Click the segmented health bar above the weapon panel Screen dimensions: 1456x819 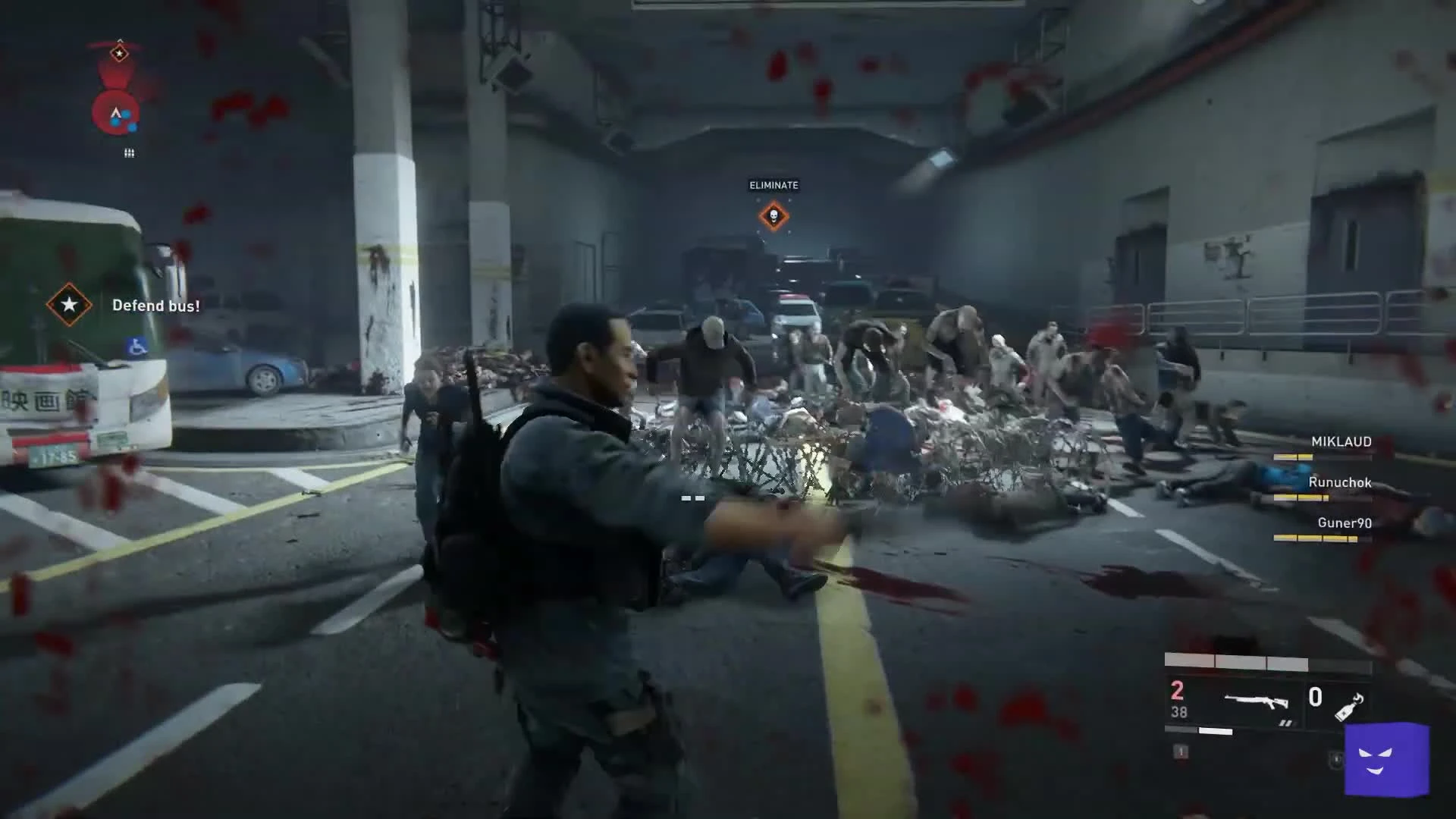tap(1238, 661)
